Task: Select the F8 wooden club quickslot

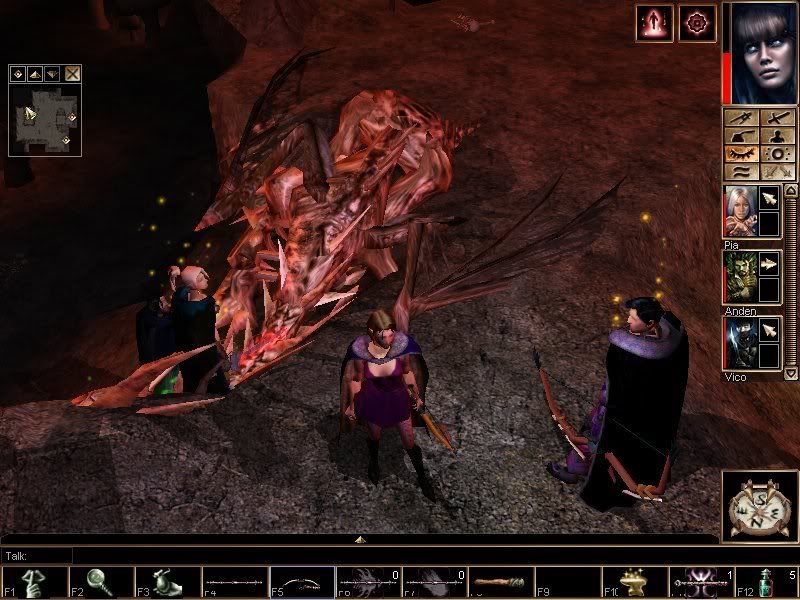Action: tap(498, 582)
